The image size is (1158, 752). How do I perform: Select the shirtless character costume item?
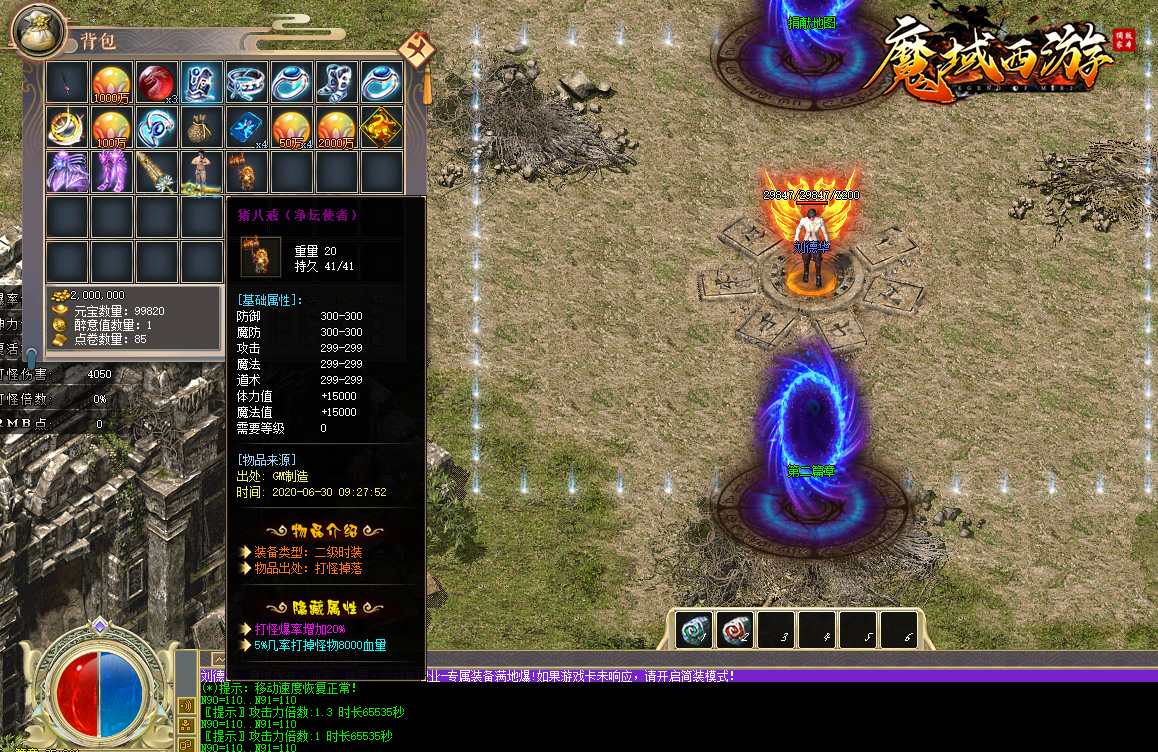point(201,172)
